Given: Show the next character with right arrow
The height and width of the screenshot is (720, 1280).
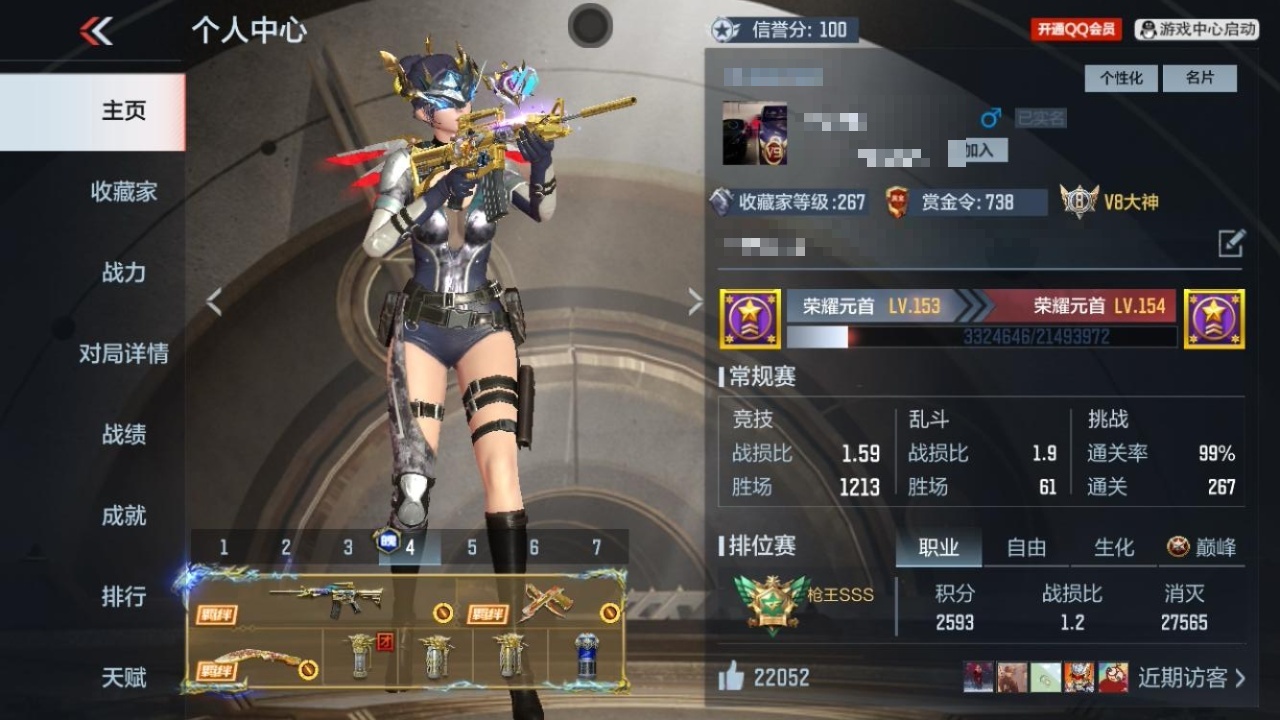Looking at the screenshot, I should click(x=695, y=302).
